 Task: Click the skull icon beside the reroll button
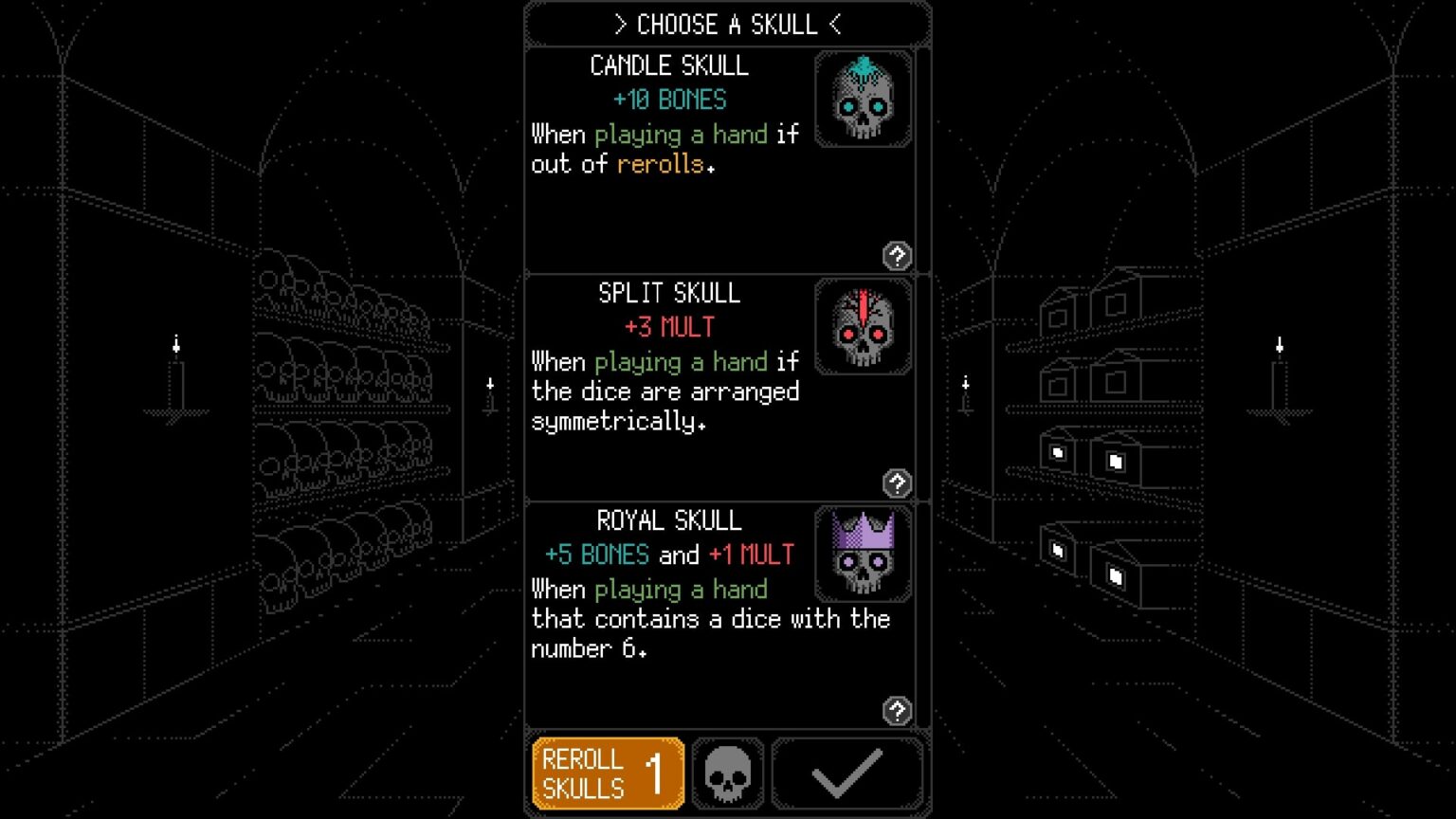tap(727, 773)
